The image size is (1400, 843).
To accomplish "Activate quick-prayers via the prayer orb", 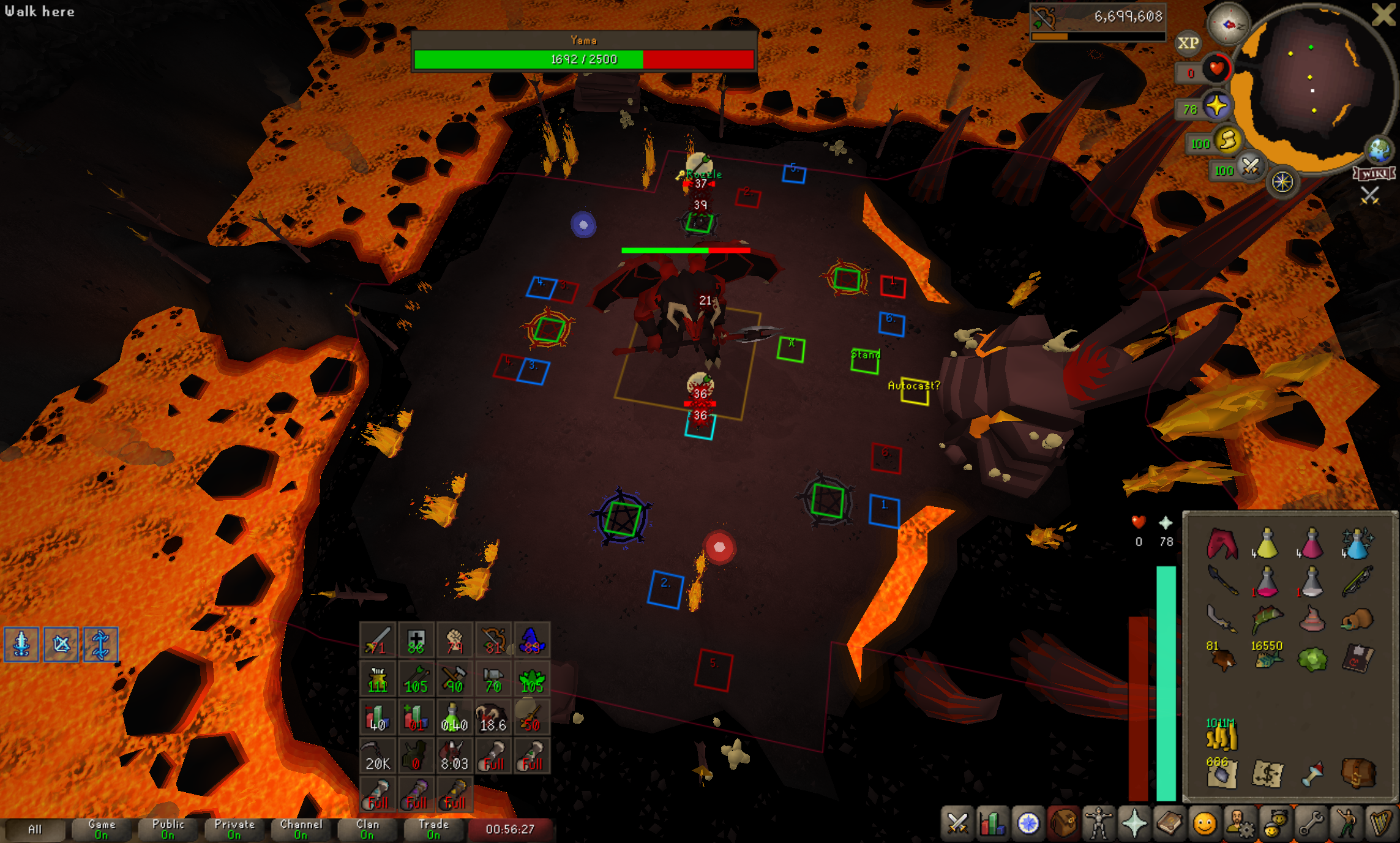I will click(x=1216, y=107).
